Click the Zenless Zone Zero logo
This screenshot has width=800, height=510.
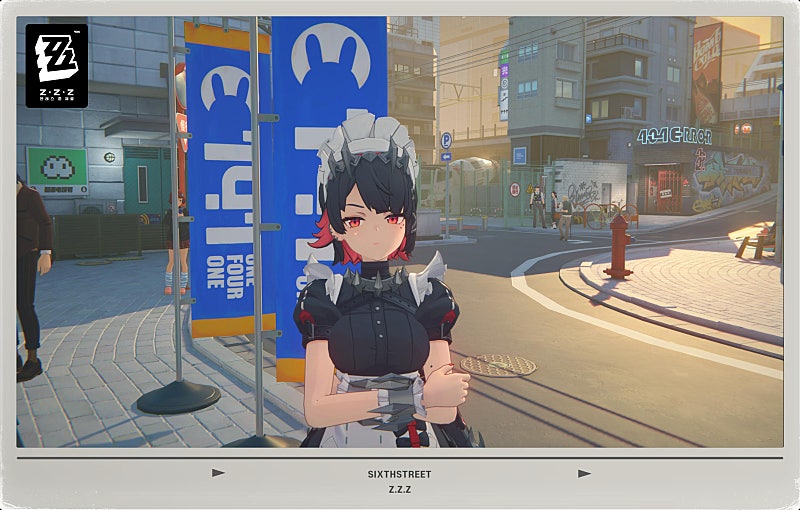point(57,65)
